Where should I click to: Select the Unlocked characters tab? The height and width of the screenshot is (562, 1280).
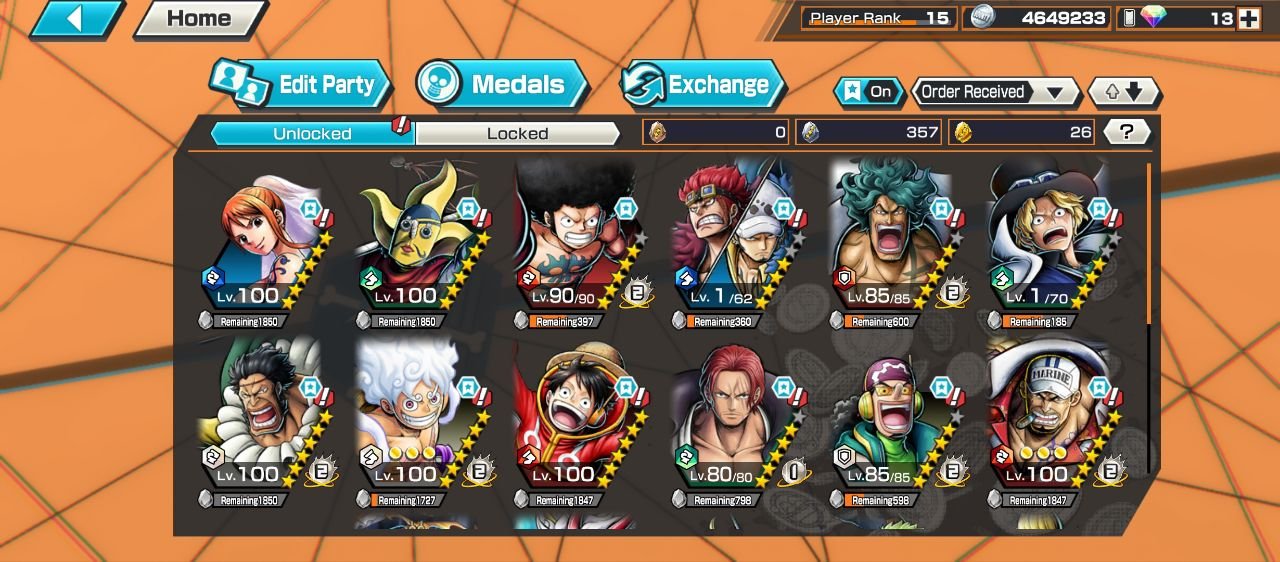pos(312,133)
